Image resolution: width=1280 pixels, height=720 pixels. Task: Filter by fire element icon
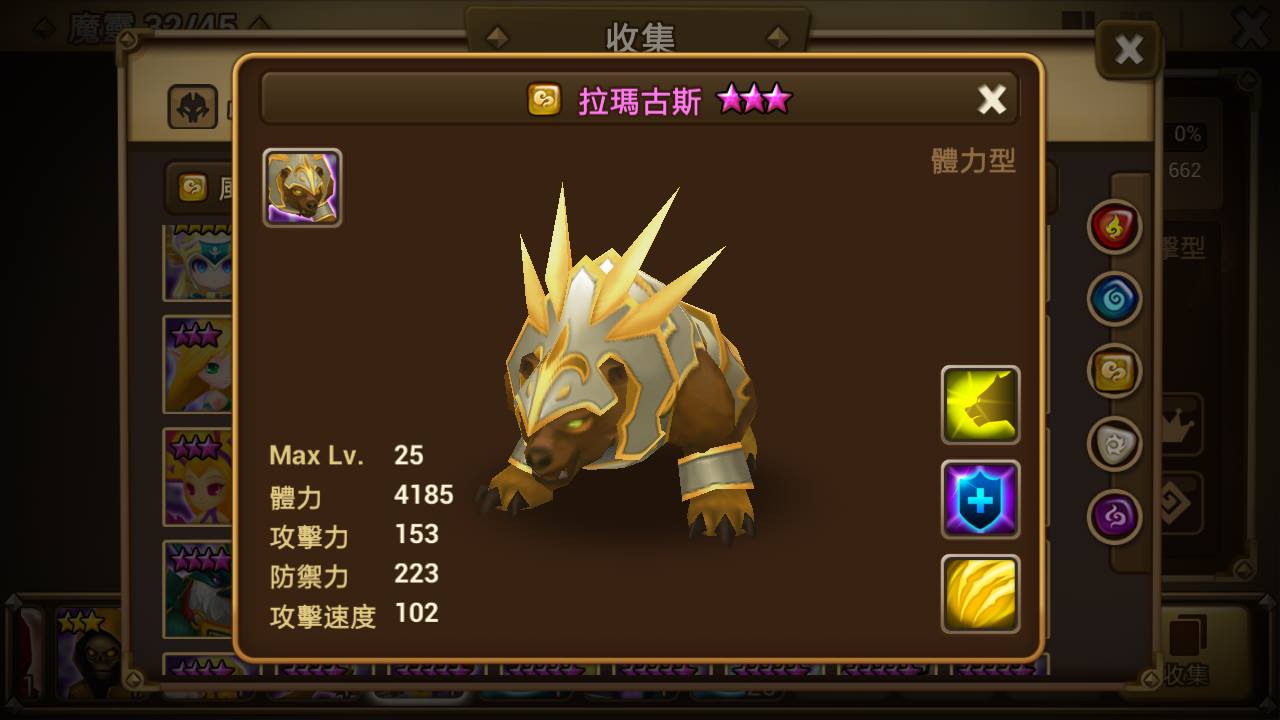[1114, 226]
